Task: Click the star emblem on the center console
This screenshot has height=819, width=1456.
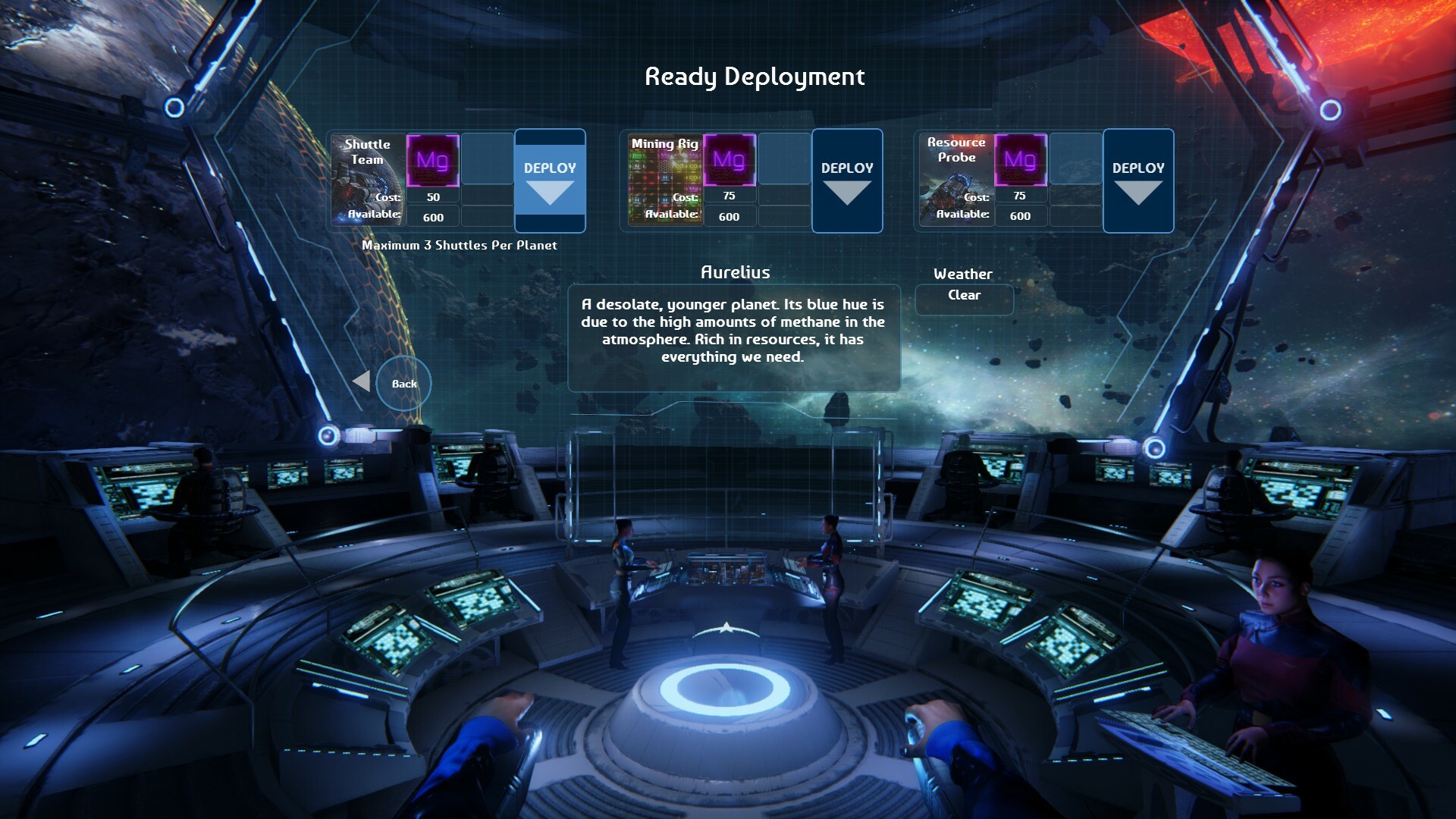Action: pos(726,626)
